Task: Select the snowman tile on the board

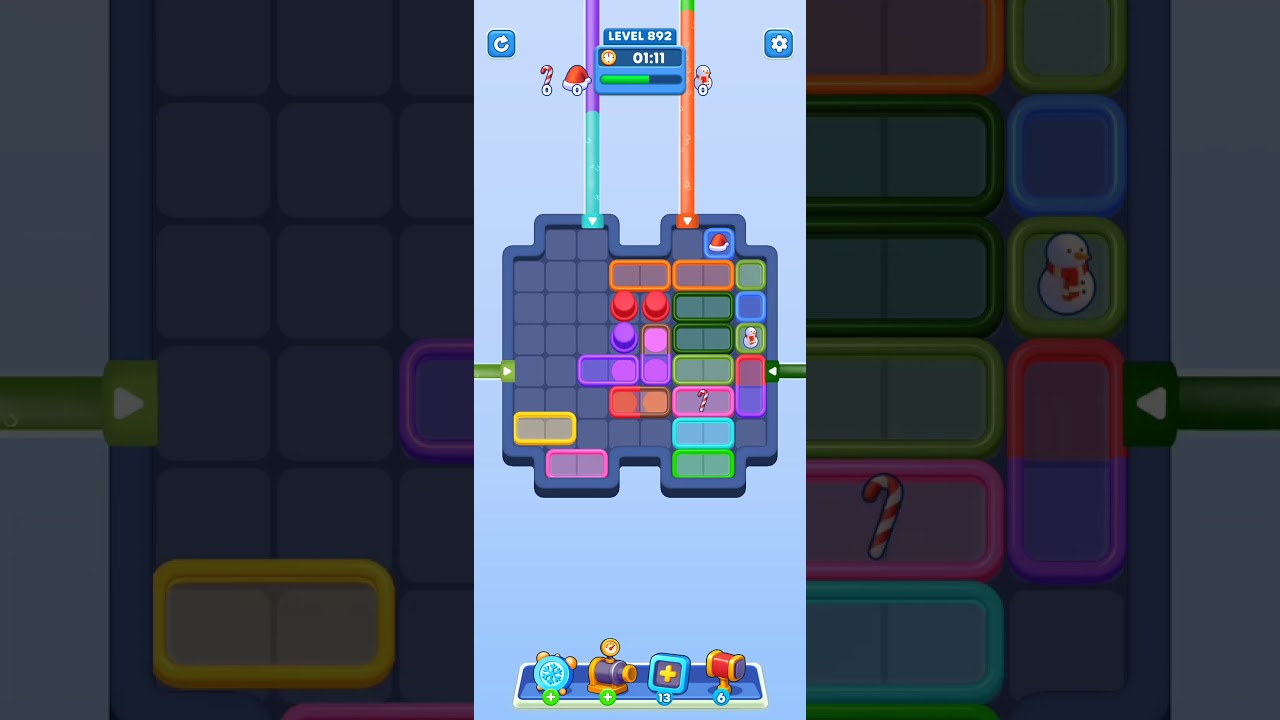Action: point(749,337)
